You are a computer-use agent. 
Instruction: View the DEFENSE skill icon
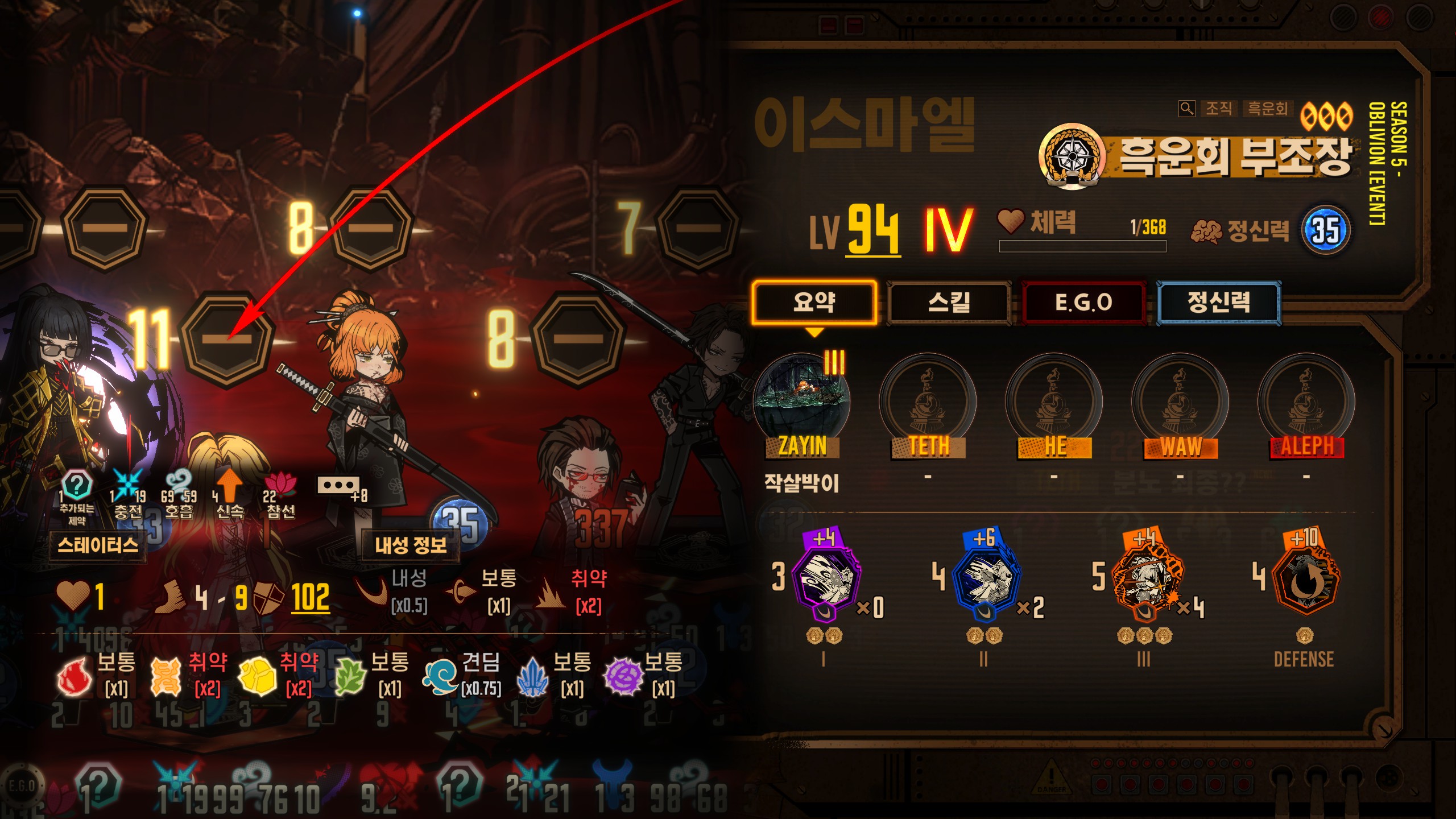click(x=1306, y=583)
